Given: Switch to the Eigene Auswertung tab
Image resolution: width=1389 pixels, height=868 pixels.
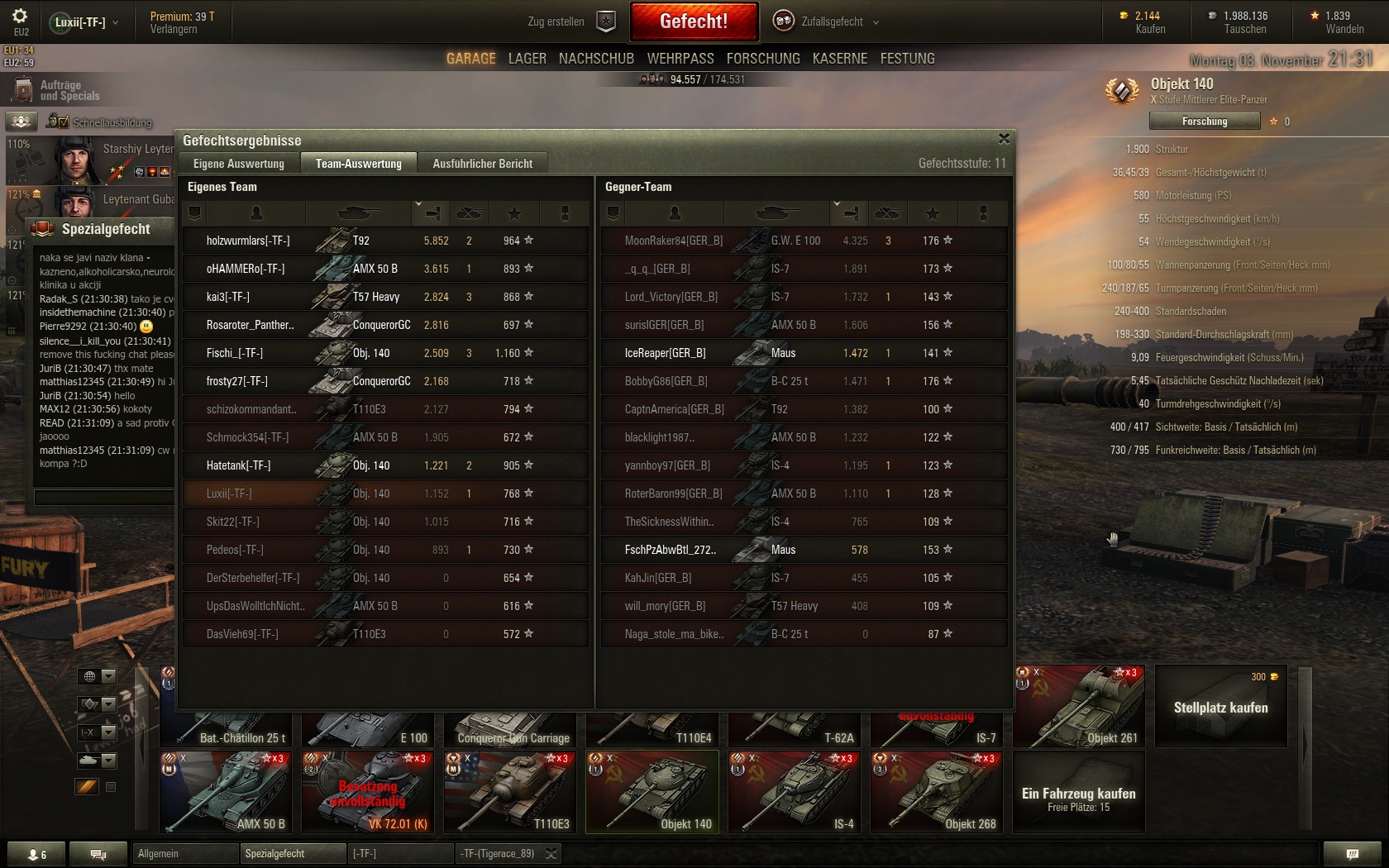Looking at the screenshot, I should click(239, 164).
